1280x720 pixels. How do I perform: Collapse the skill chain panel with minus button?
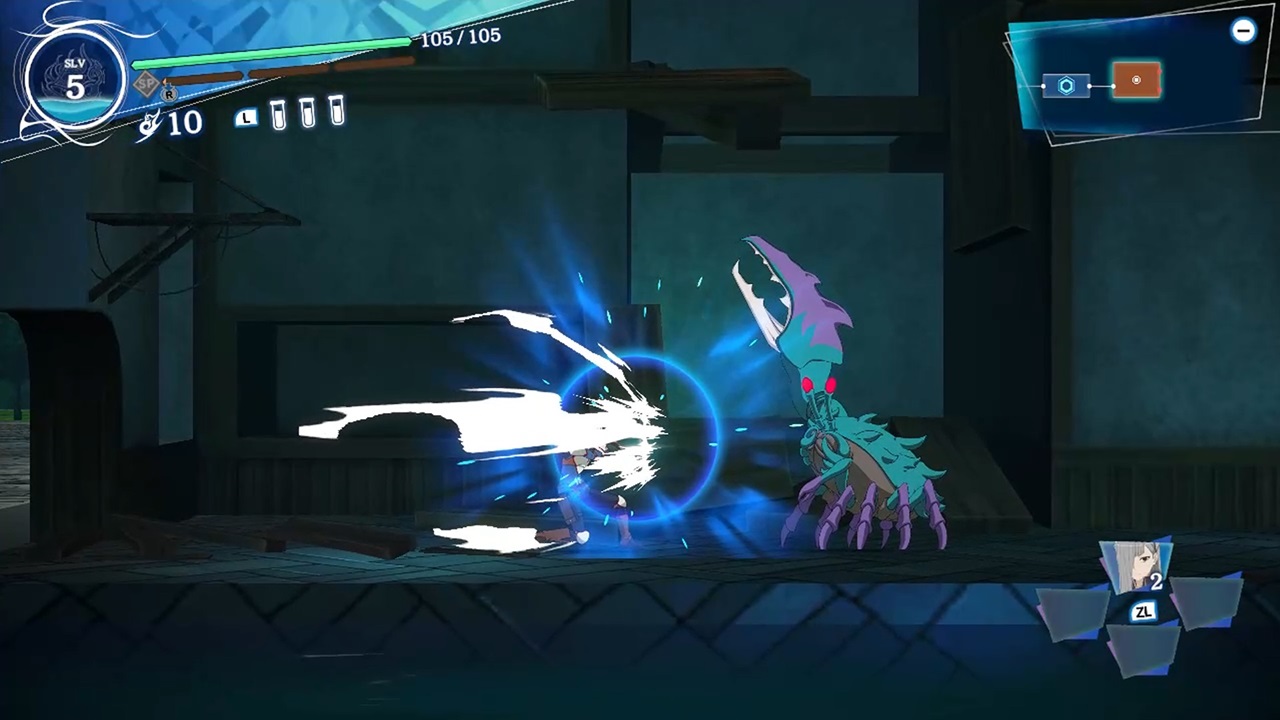(x=1243, y=31)
